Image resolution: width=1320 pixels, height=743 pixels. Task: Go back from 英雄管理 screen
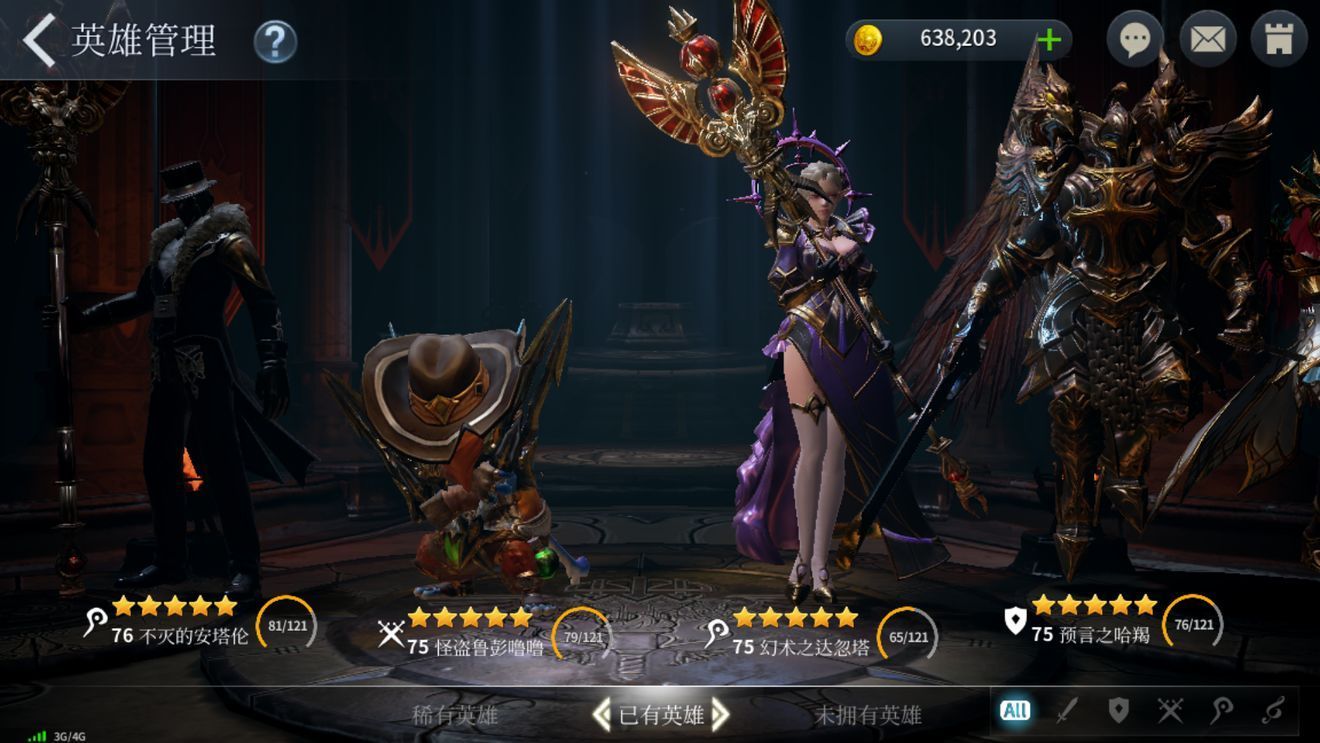coord(40,40)
